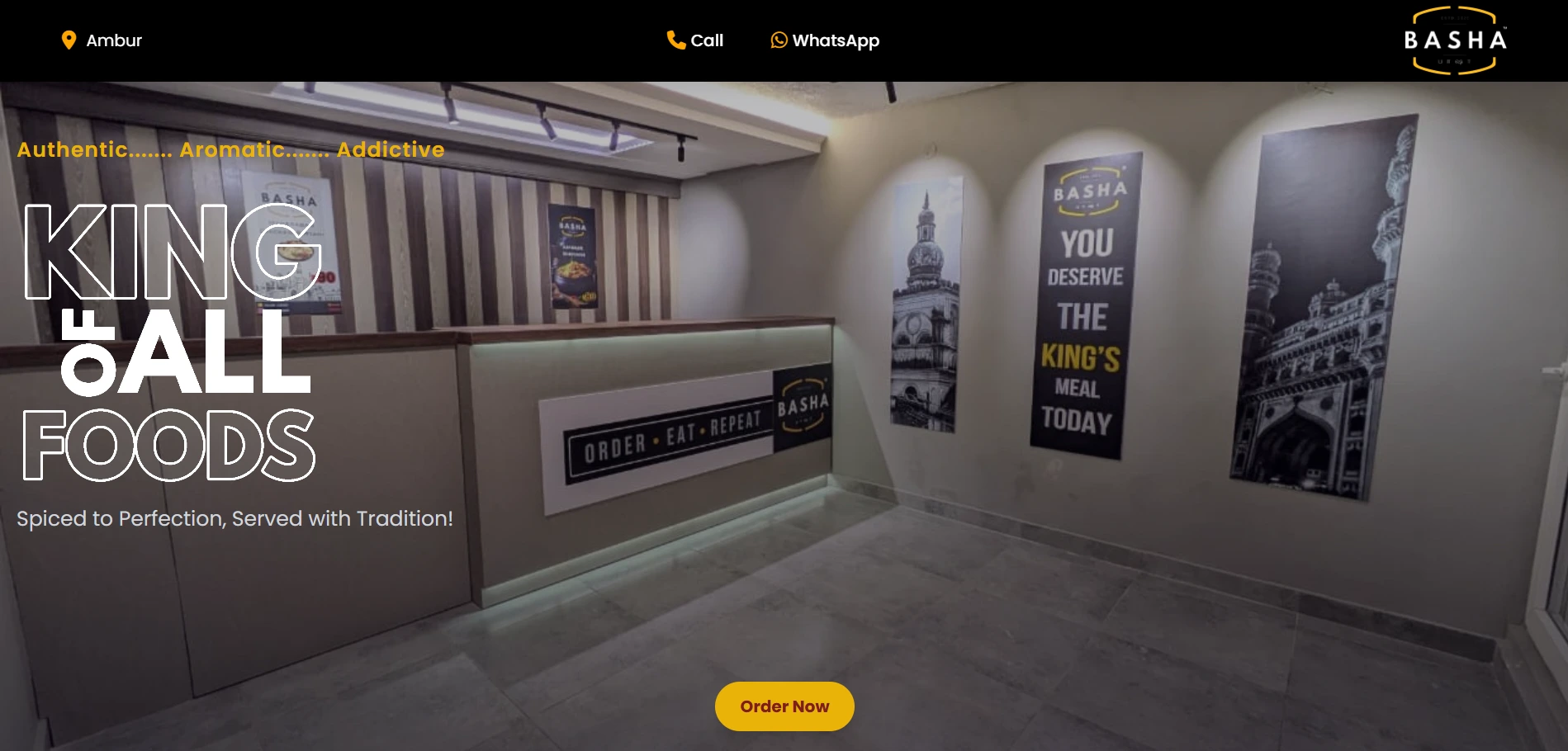Click the 'WhatsApp' text link
Image resolution: width=1568 pixels, height=751 pixels.
(x=835, y=40)
